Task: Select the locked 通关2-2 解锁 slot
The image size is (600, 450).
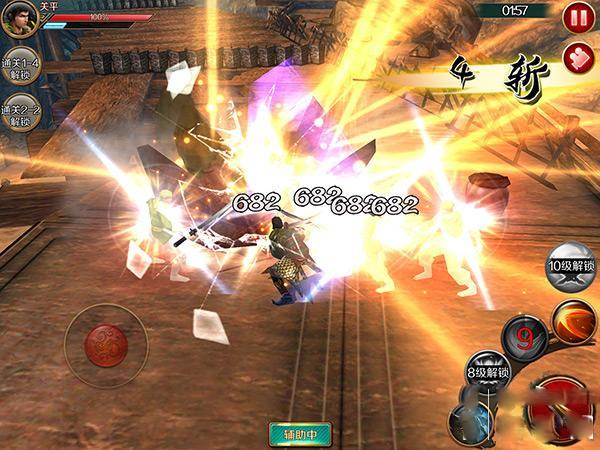Action: (20, 115)
